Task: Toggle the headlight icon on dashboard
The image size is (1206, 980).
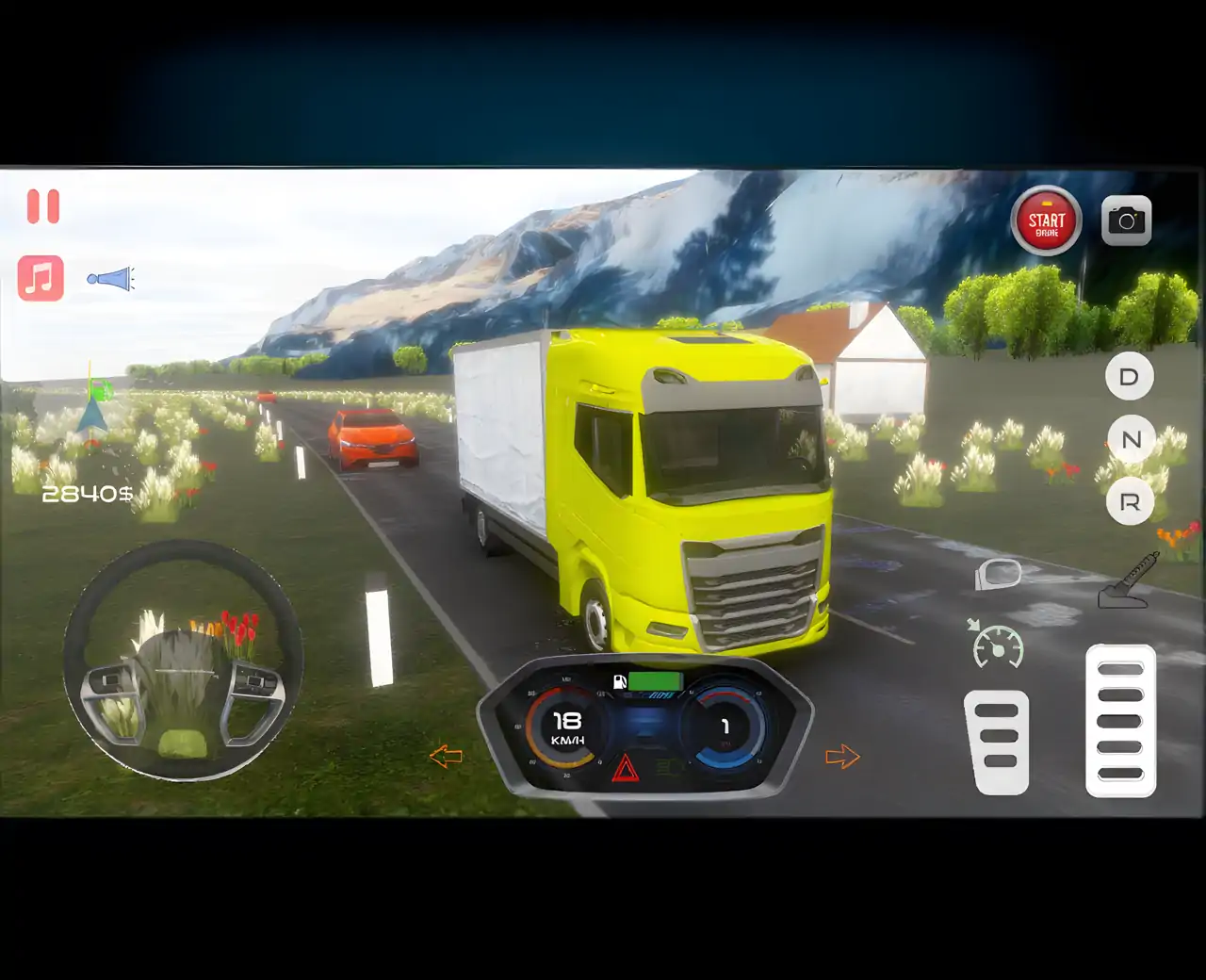Action: pos(668,768)
